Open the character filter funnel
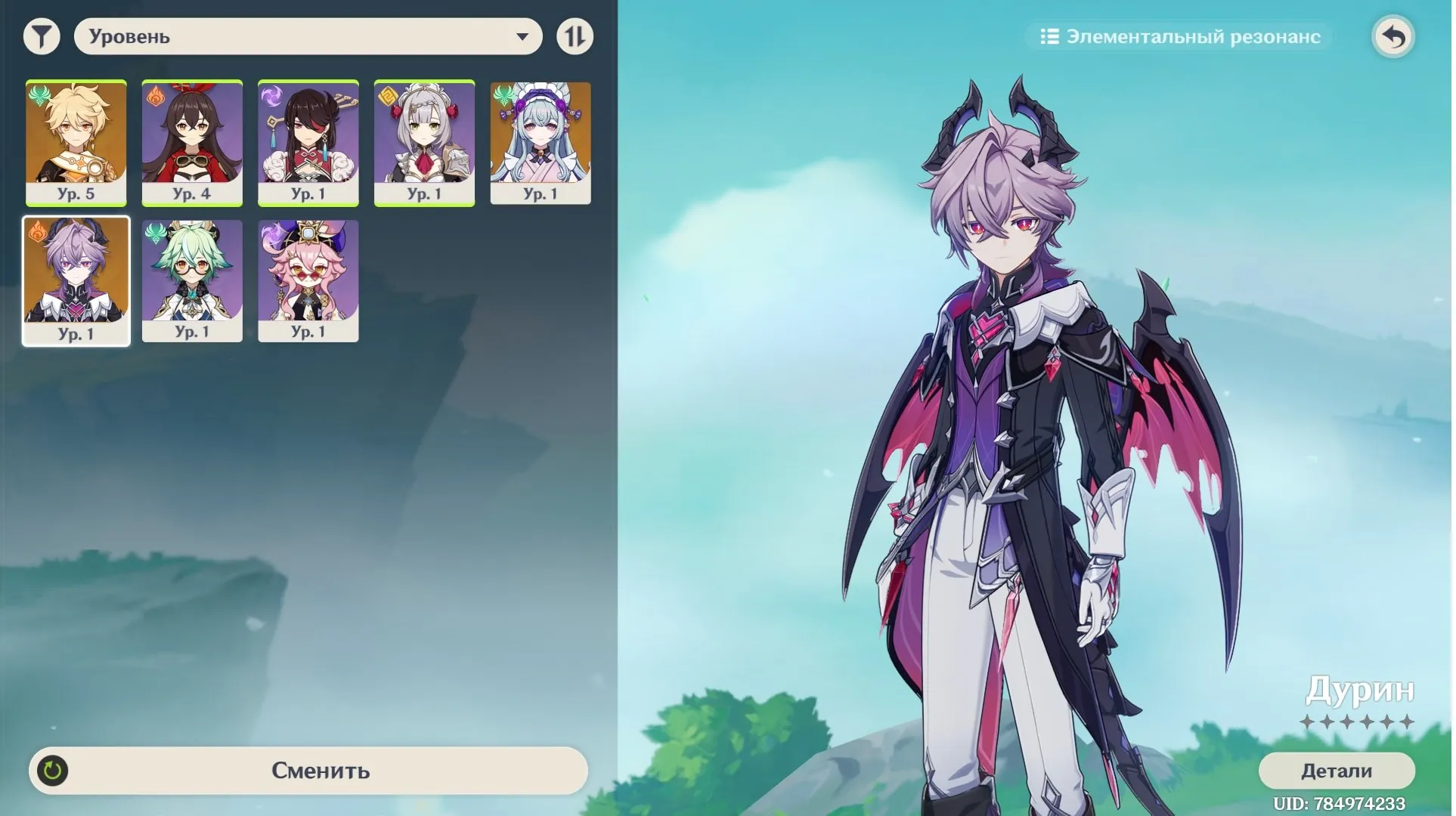 (x=42, y=36)
